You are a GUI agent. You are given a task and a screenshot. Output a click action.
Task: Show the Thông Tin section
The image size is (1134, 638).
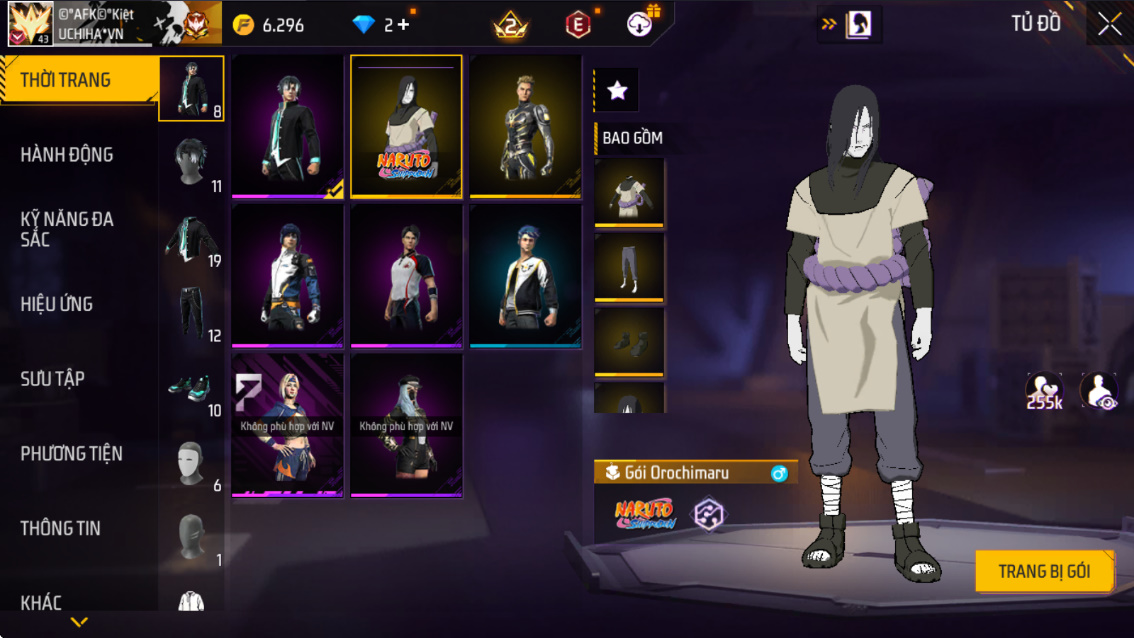[x=61, y=528]
